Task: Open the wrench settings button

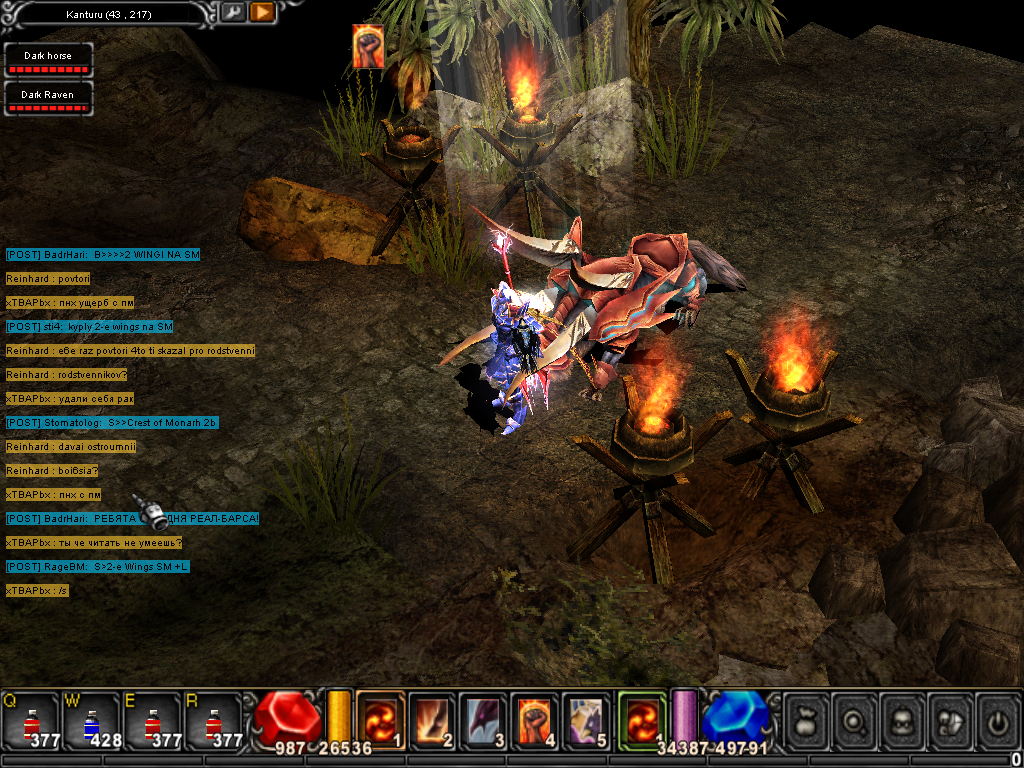Action: [232, 13]
